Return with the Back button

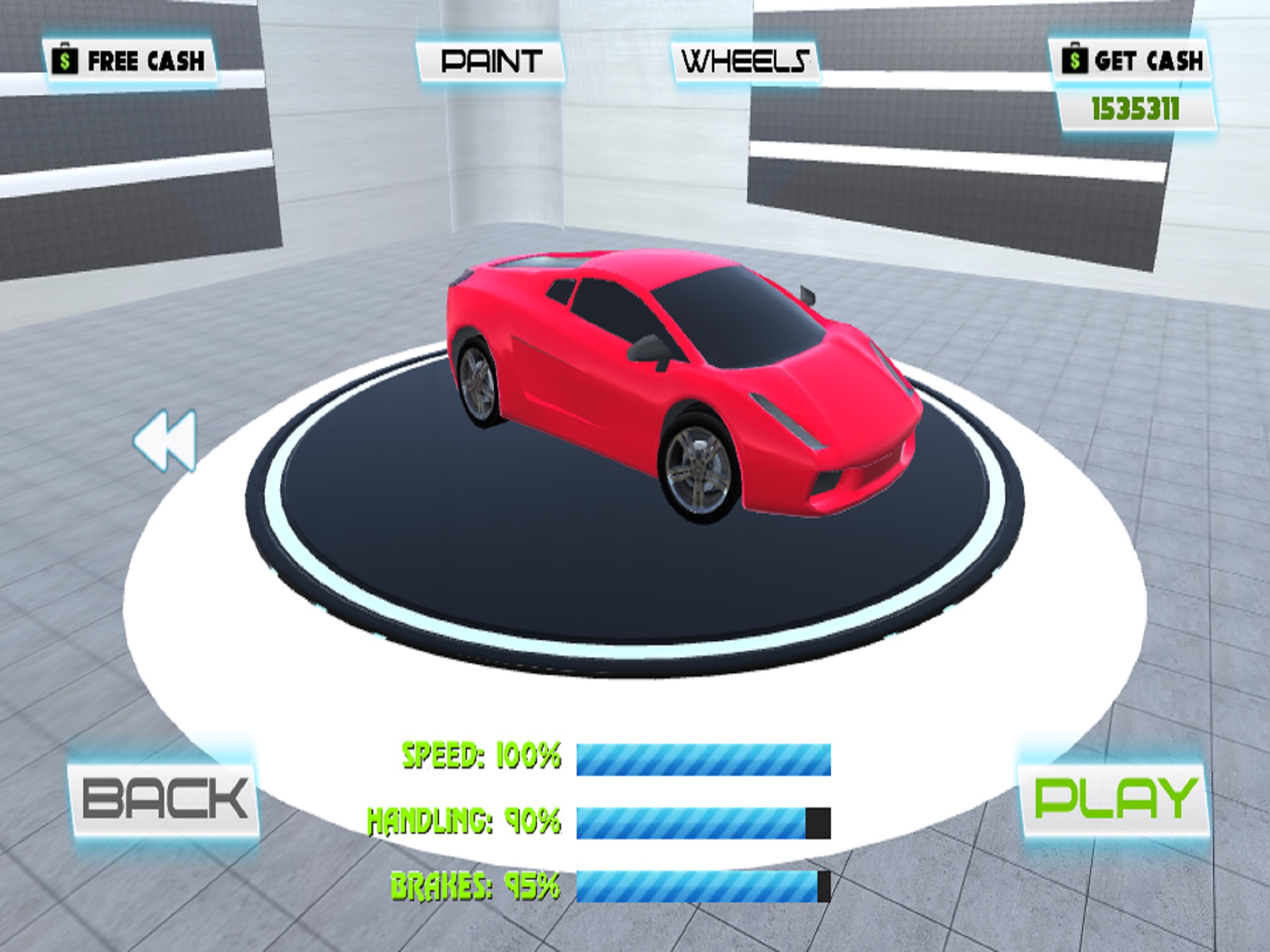[165, 798]
